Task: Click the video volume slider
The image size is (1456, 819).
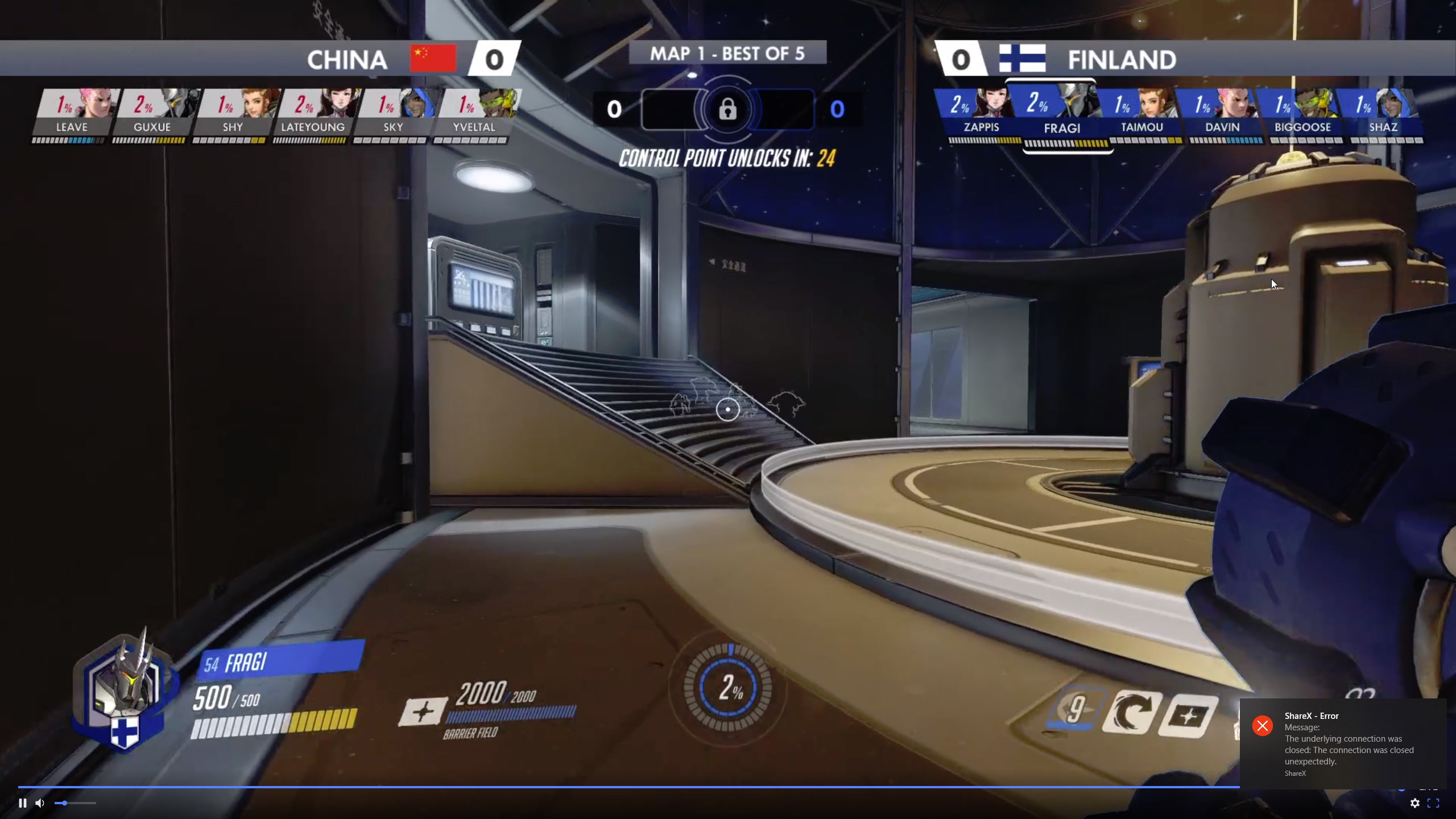Action: tap(75, 803)
